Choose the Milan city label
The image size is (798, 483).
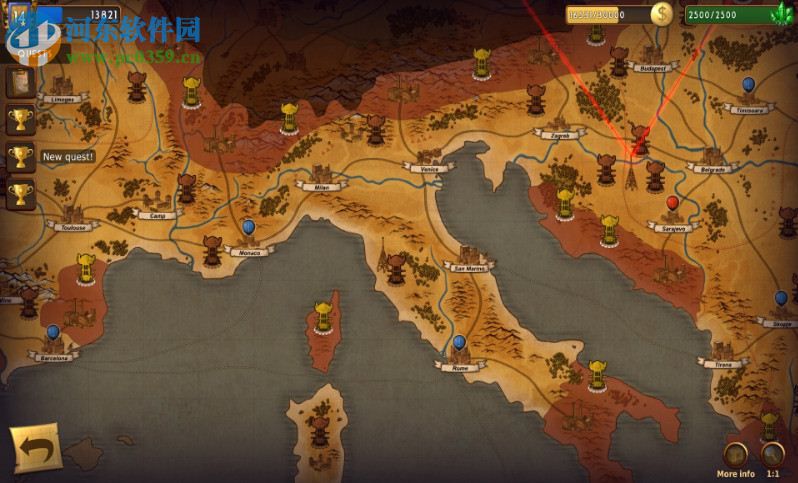[x=321, y=186]
